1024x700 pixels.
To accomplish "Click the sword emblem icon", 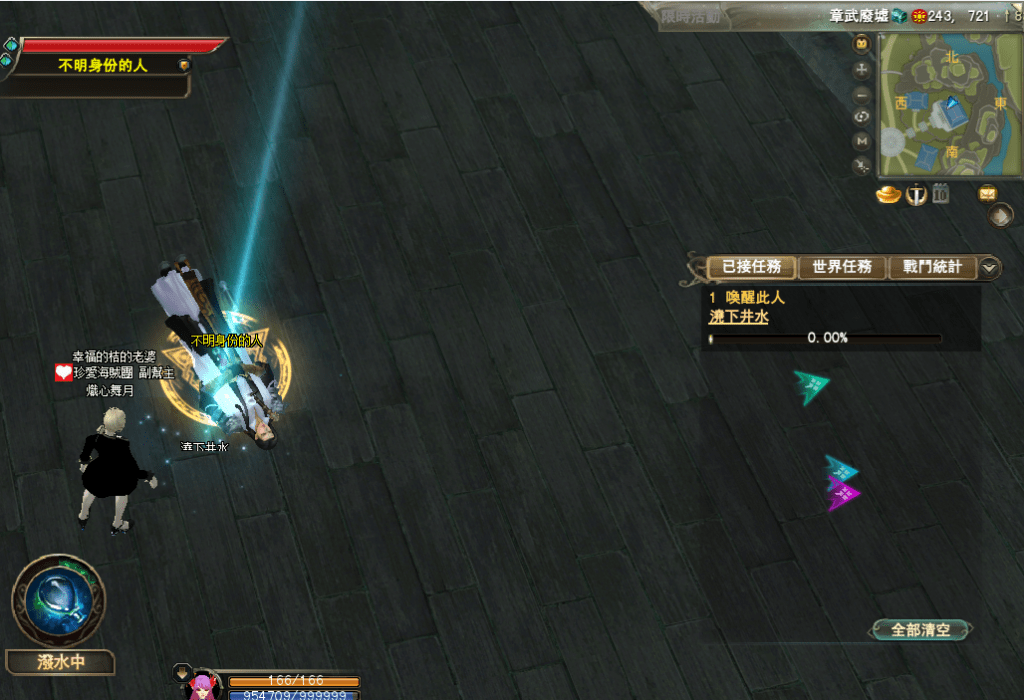I will click(x=915, y=195).
